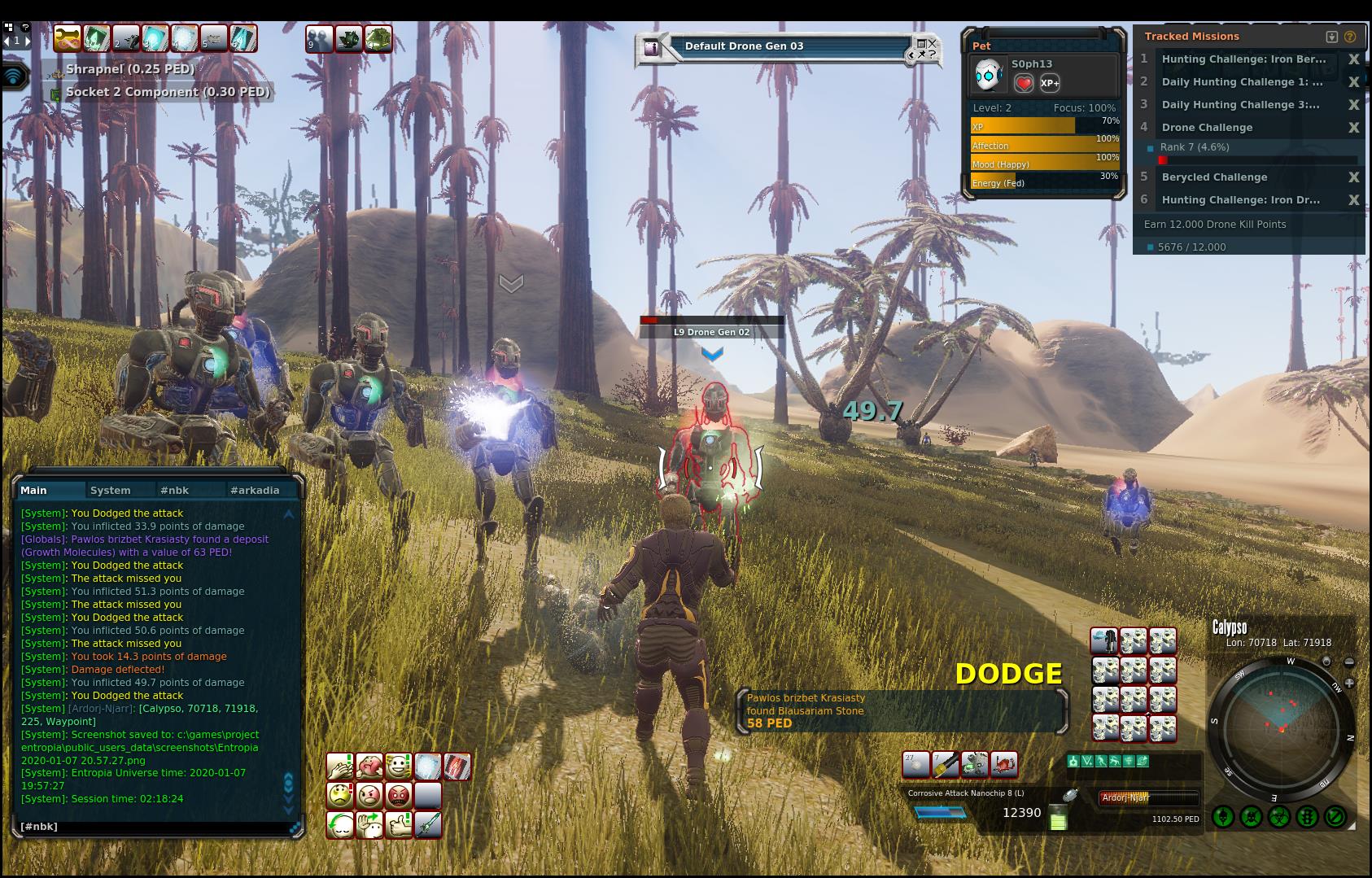Screen dimensions: 1372x878
Task: Remove Drone Challenge from tracked missions
Action: pos(1353,128)
